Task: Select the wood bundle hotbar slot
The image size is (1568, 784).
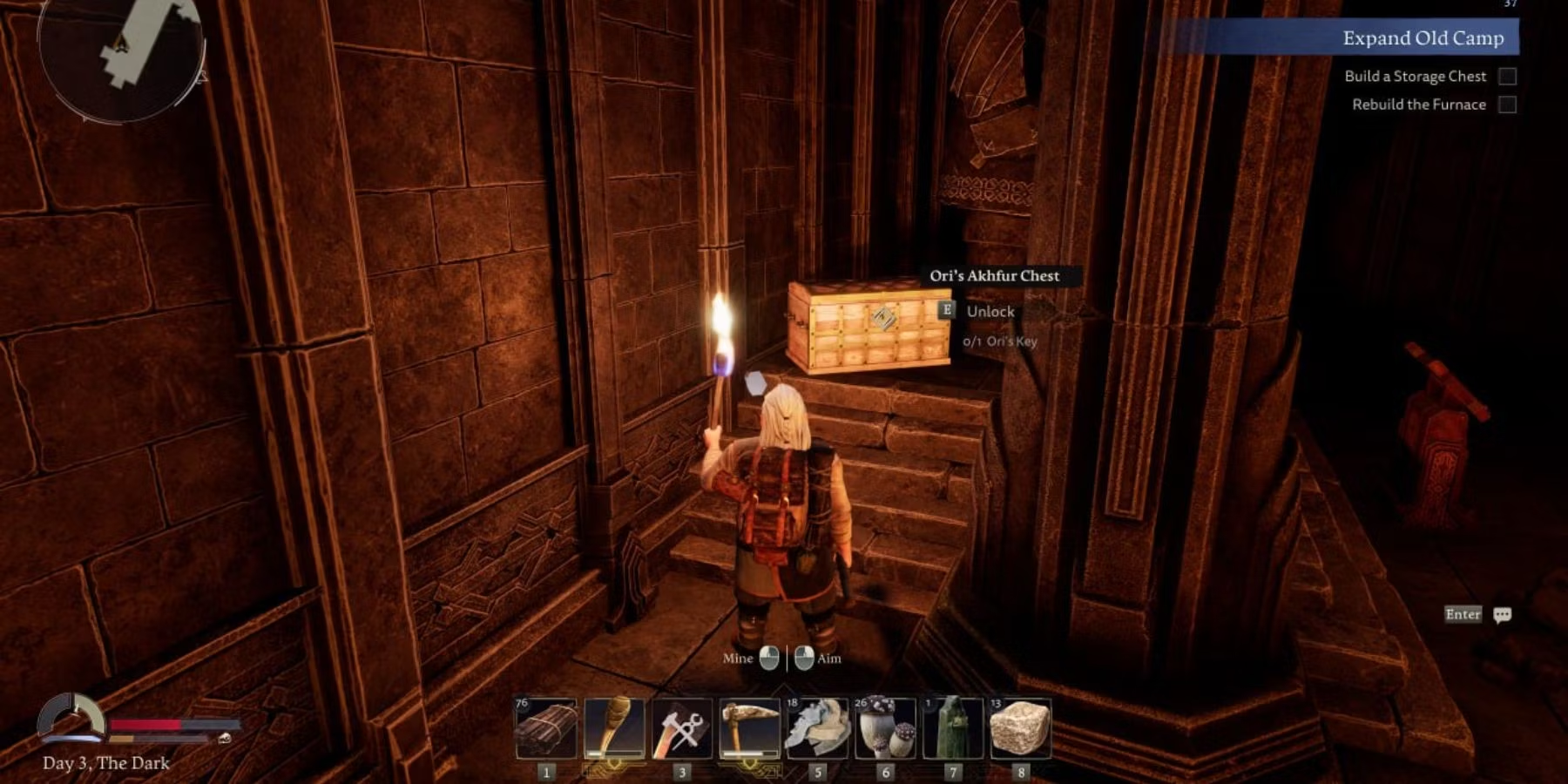Action: coord(546,728)
